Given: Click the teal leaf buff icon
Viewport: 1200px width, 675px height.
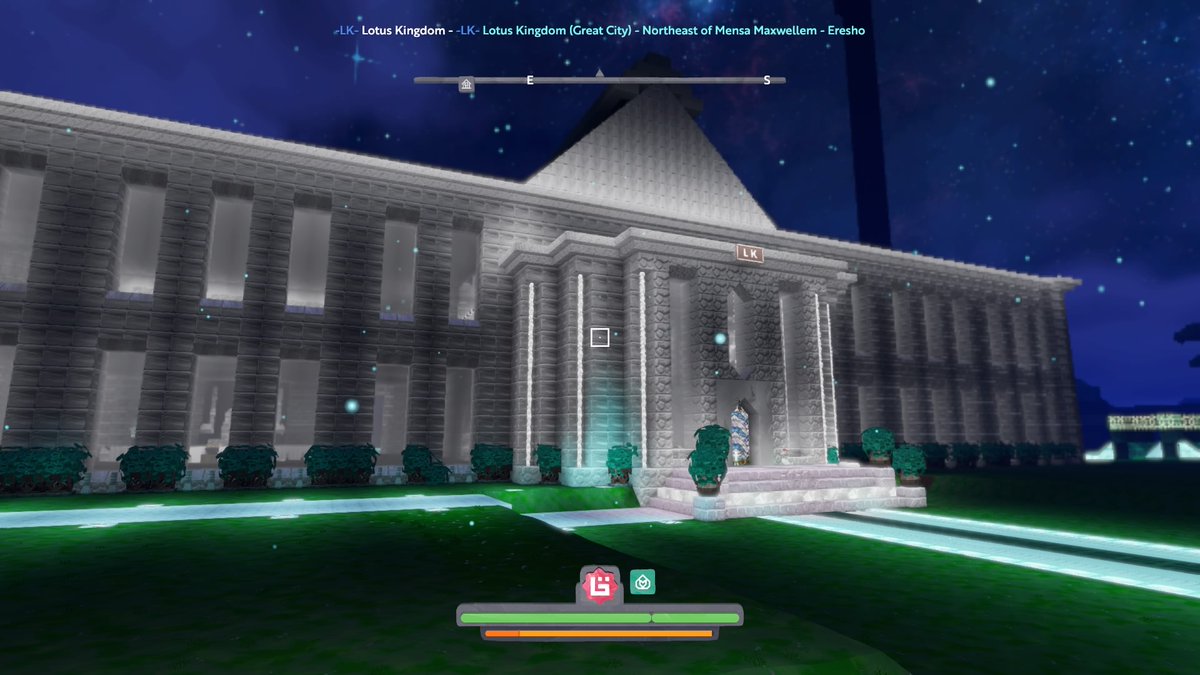Looking at the screenshot, I should (642, 582).
